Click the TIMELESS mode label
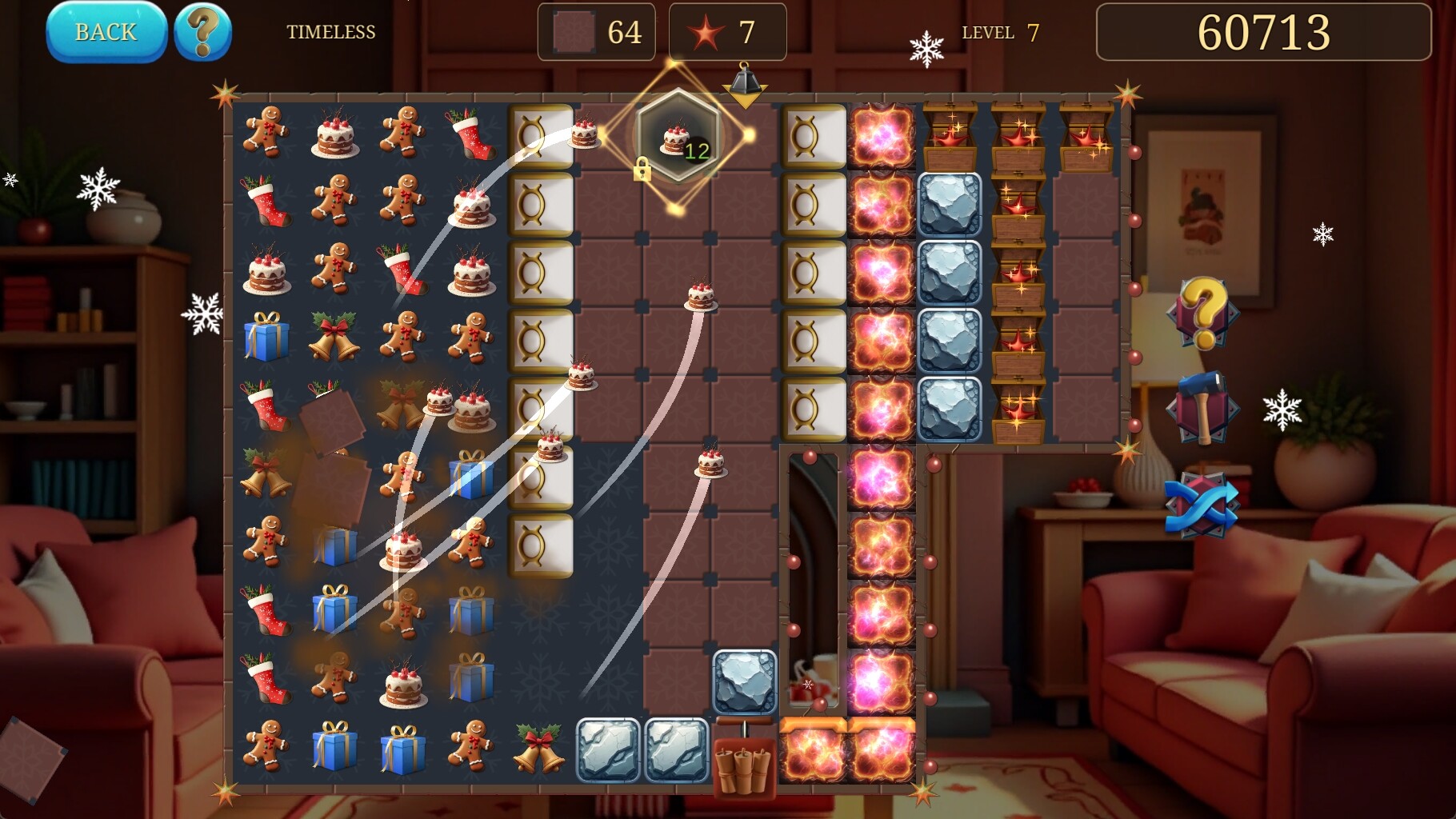 [331, 33]
